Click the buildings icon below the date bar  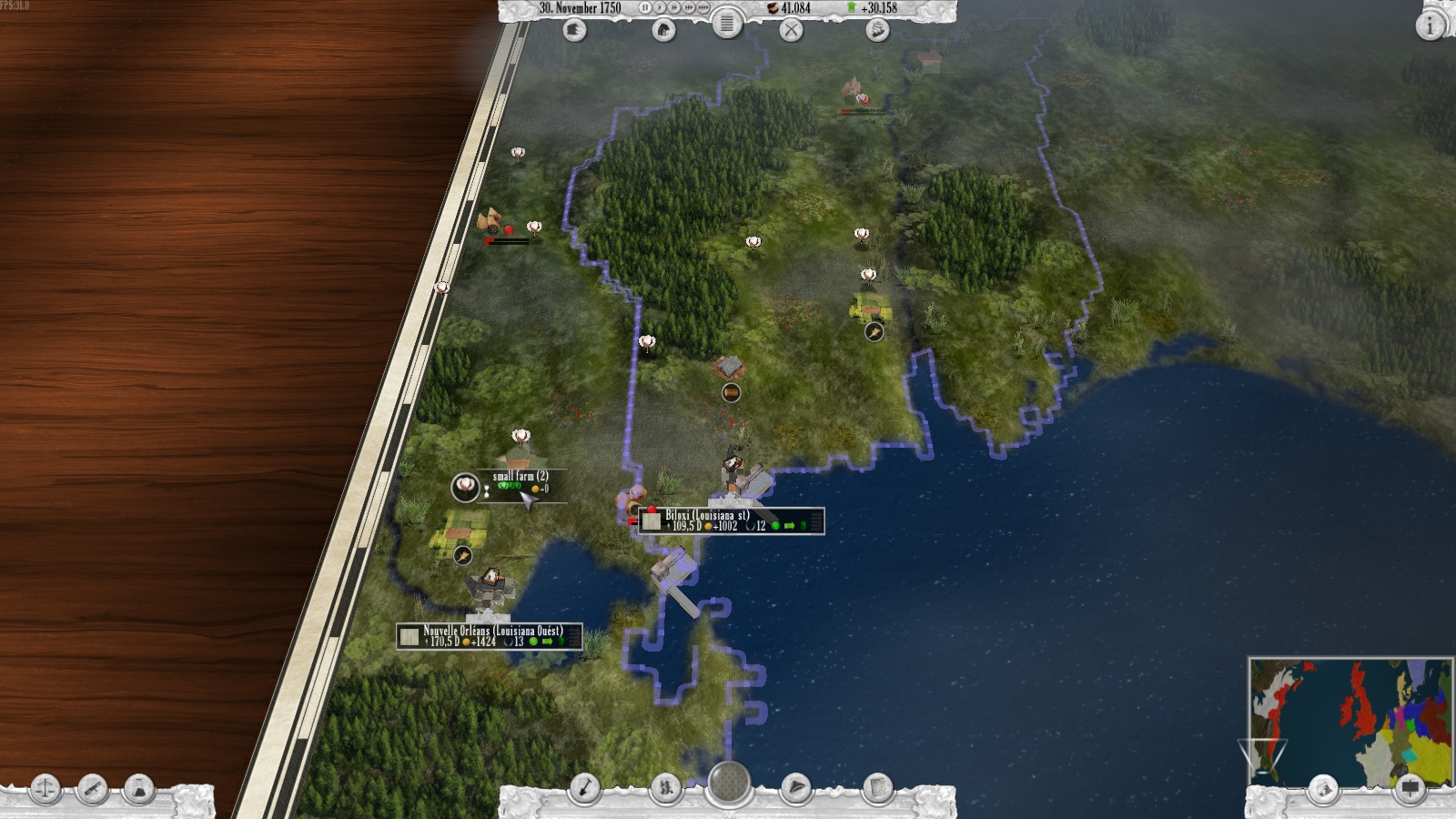663,30
